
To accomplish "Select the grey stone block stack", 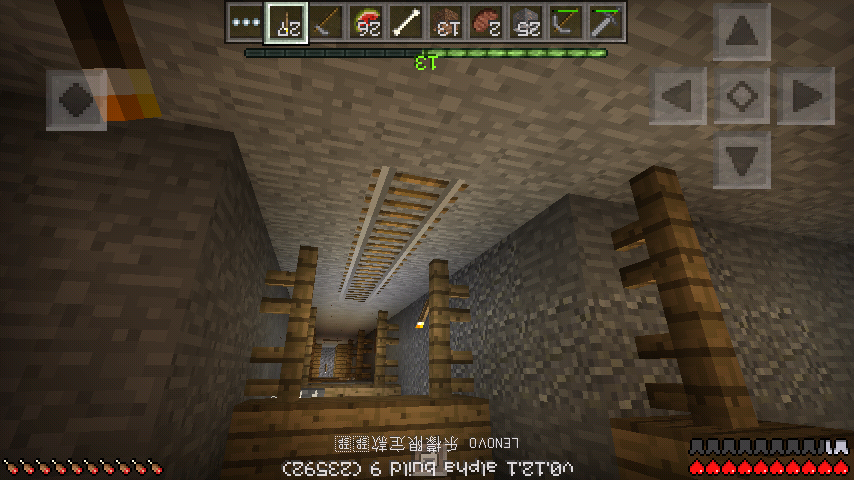I will click(x=527, y=21).
